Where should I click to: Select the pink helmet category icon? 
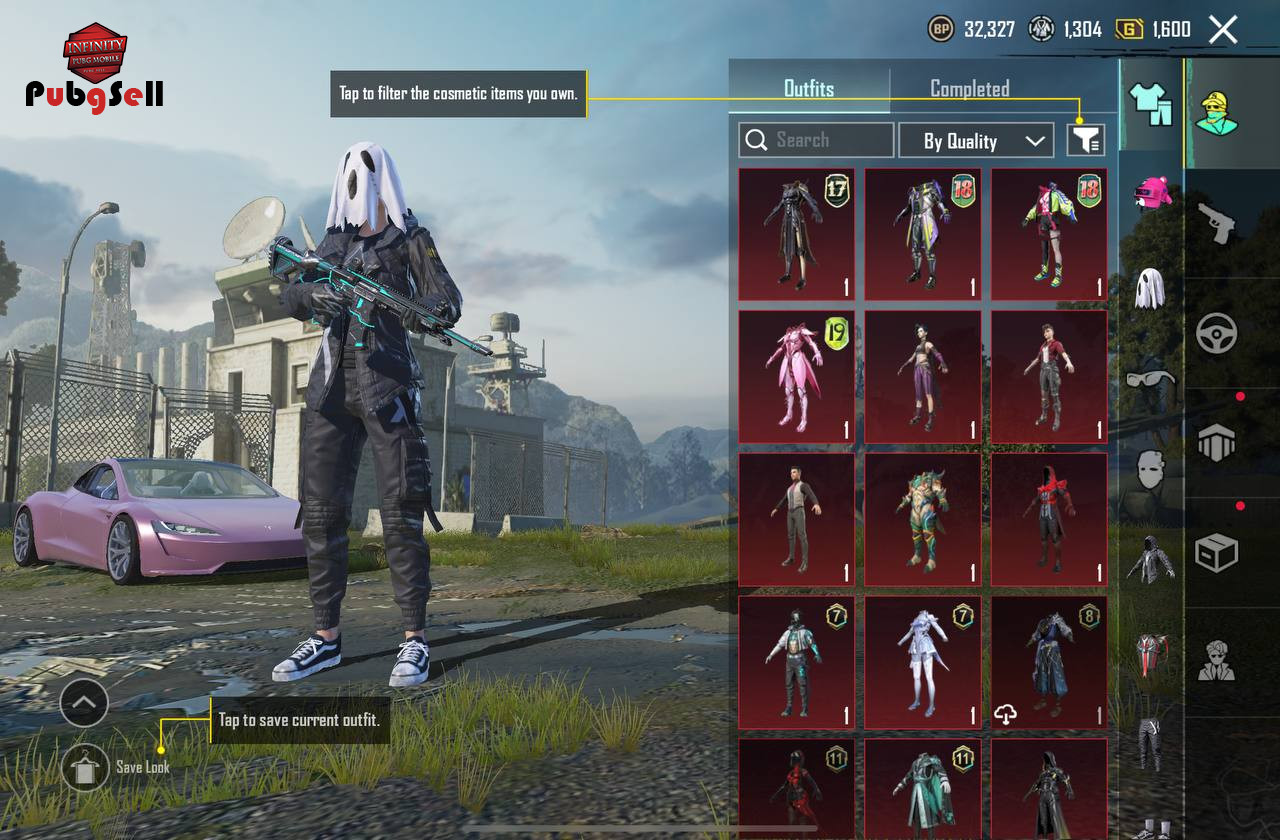[1151, 191]
